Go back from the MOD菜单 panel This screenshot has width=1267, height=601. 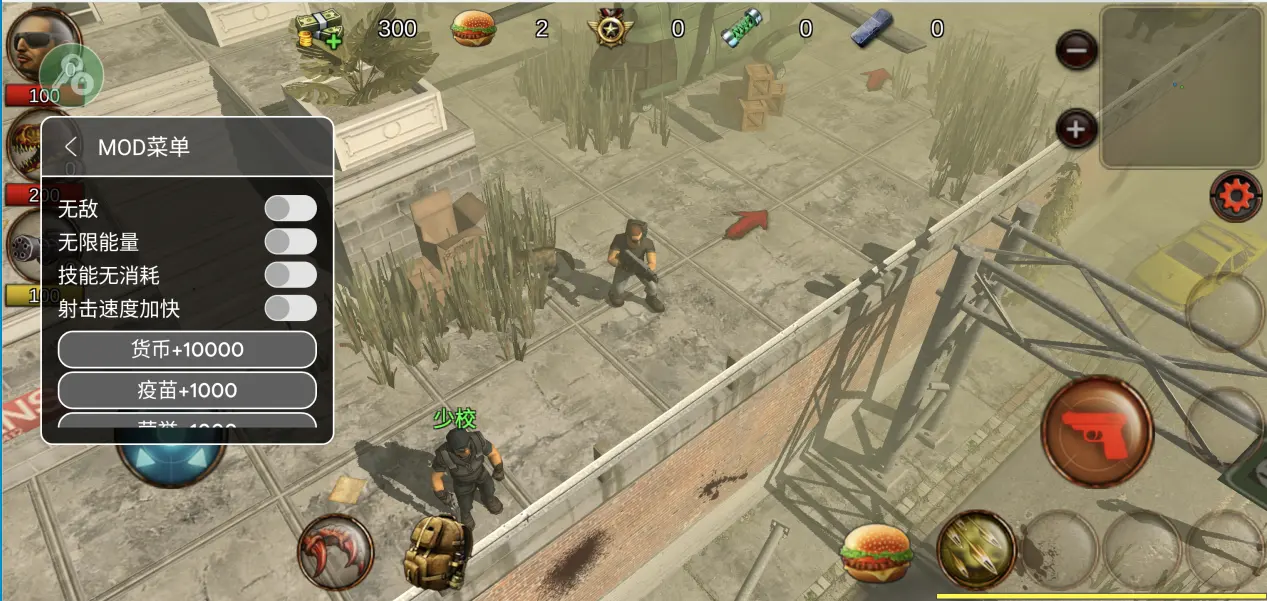pos(71,147)
